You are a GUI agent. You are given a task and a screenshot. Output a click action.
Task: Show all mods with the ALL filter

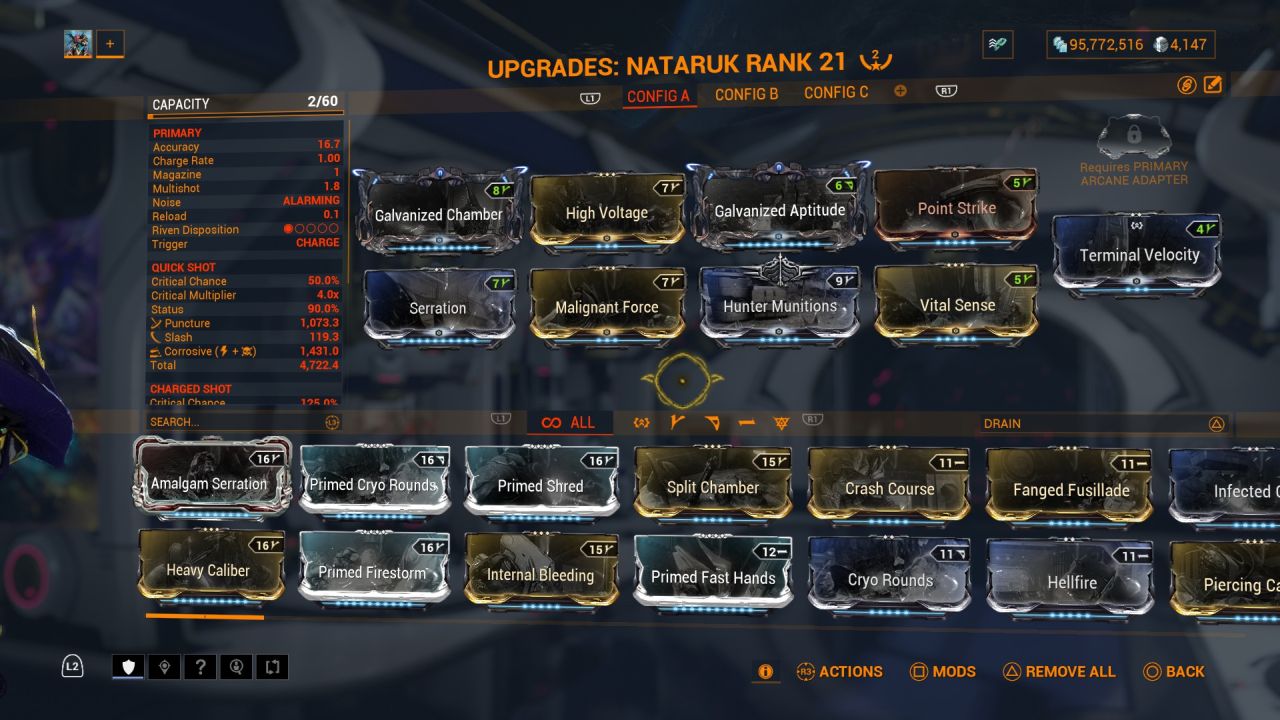pyautogui.click(x=569, y=423)
